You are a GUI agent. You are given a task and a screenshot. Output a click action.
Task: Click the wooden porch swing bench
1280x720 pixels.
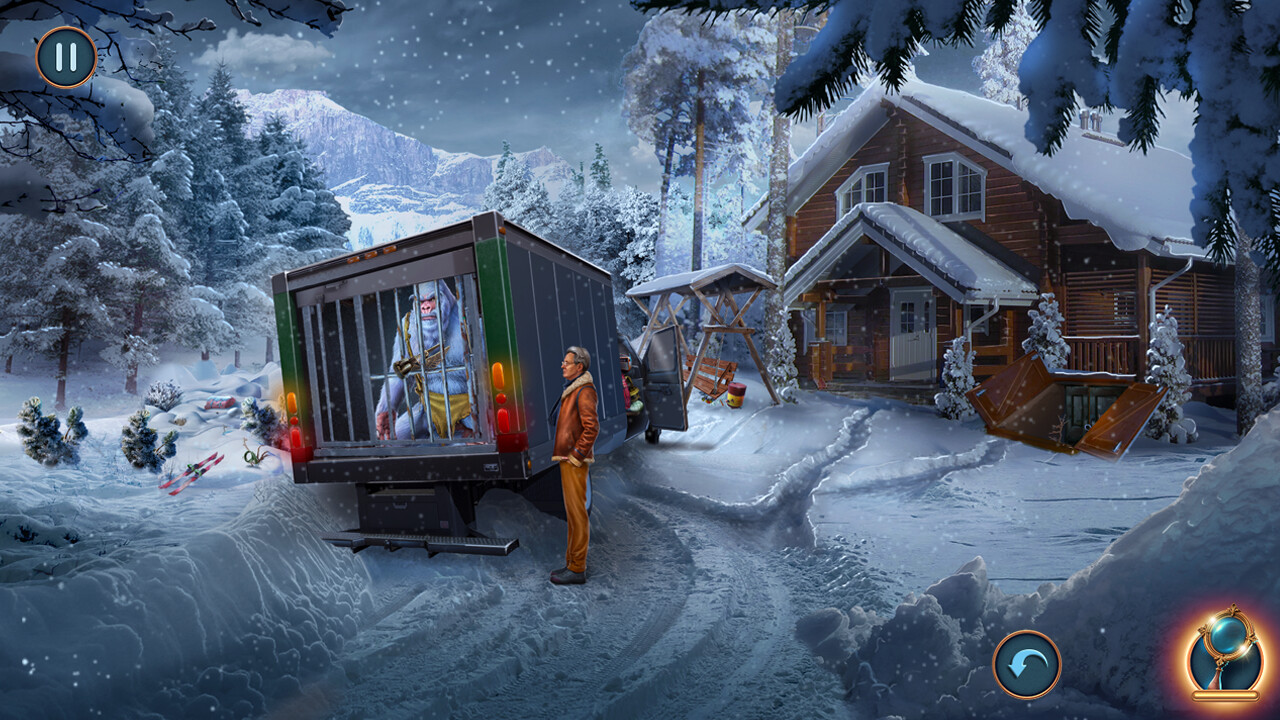(710, 372)
